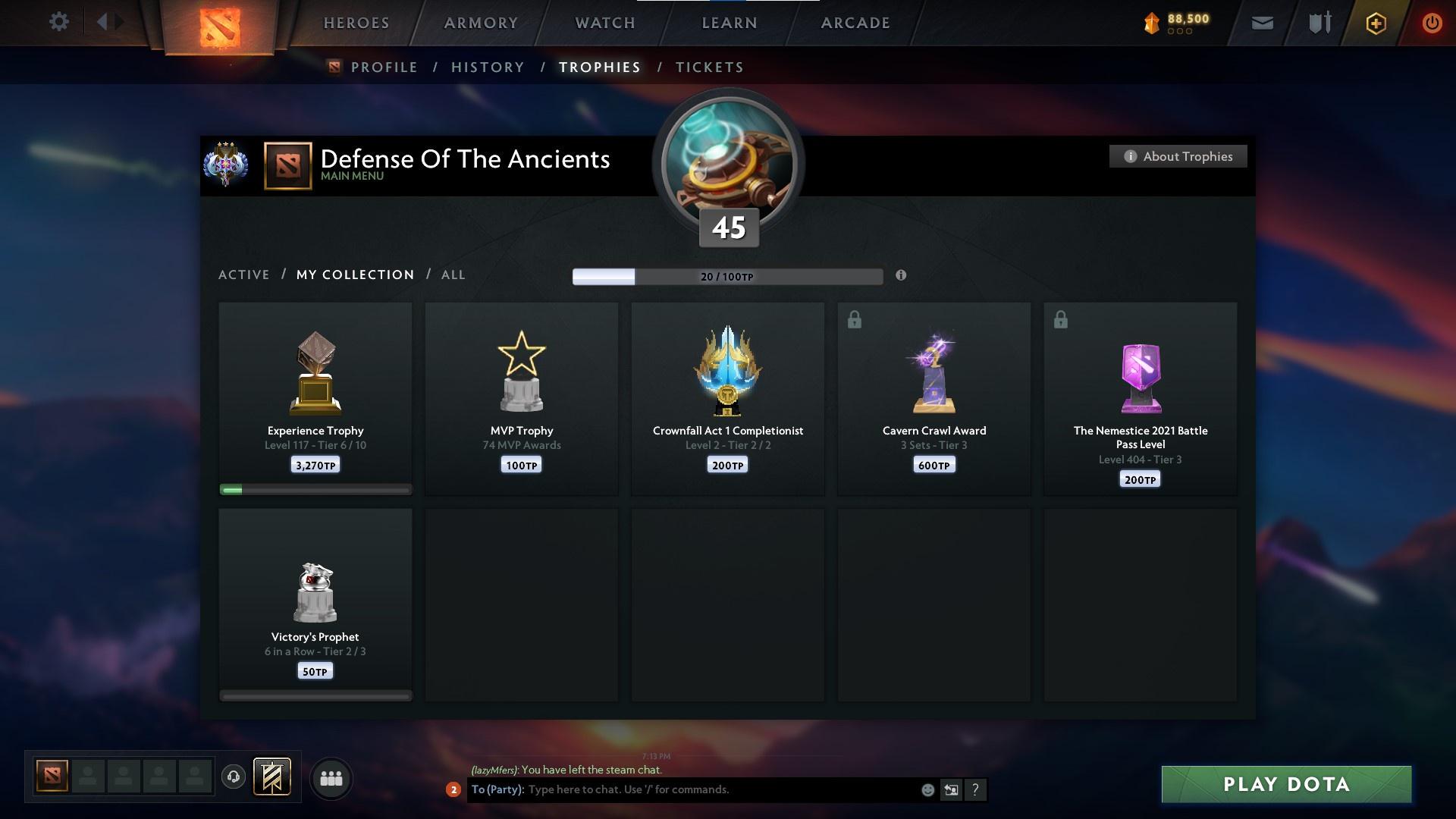Image resolution: width=1456 pixels, height=819 pixels.
Task: Open the armory shield and sword icon
Action: (1319, 23)
